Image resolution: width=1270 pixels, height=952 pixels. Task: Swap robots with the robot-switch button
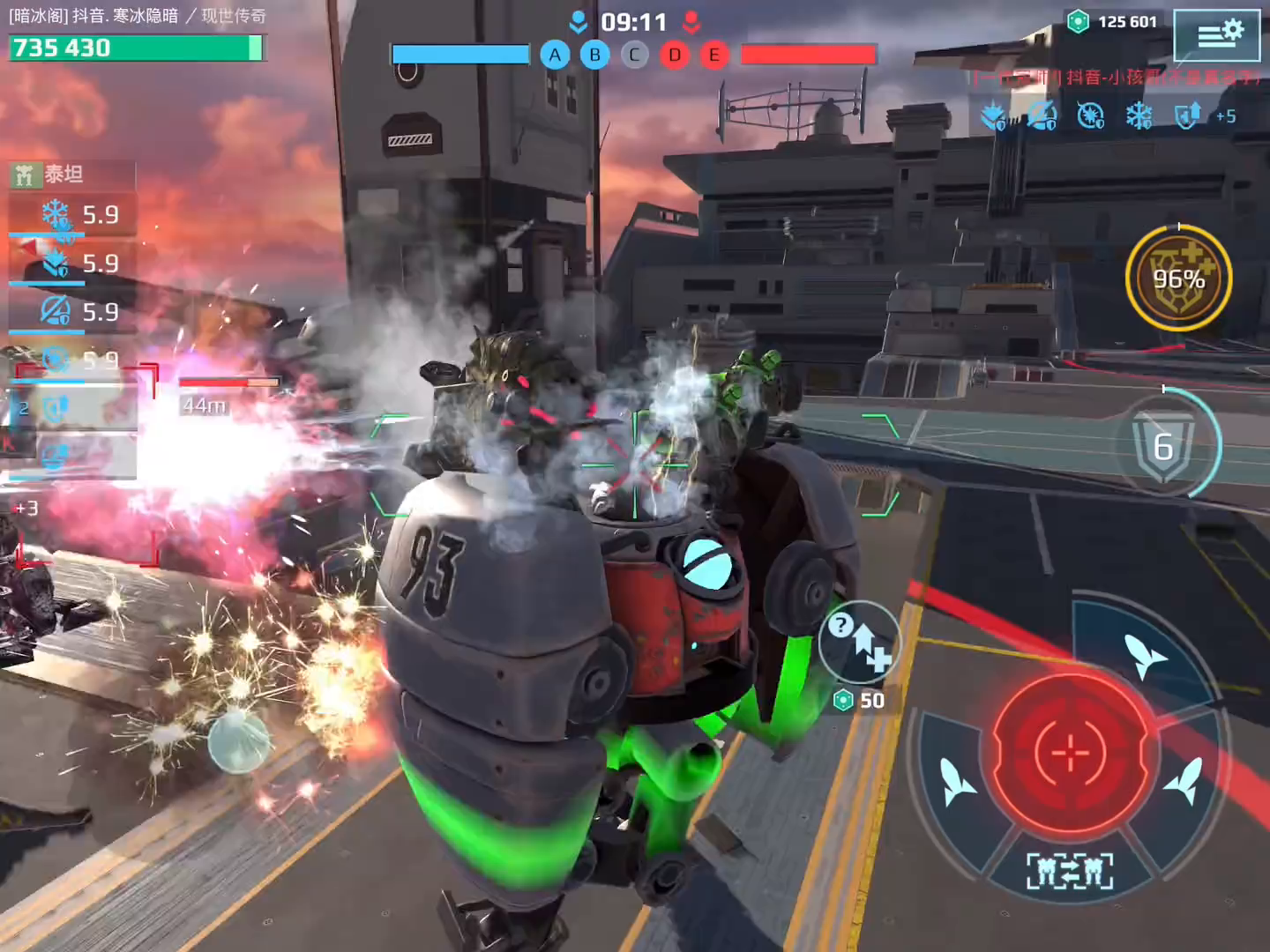(1070, 872)
